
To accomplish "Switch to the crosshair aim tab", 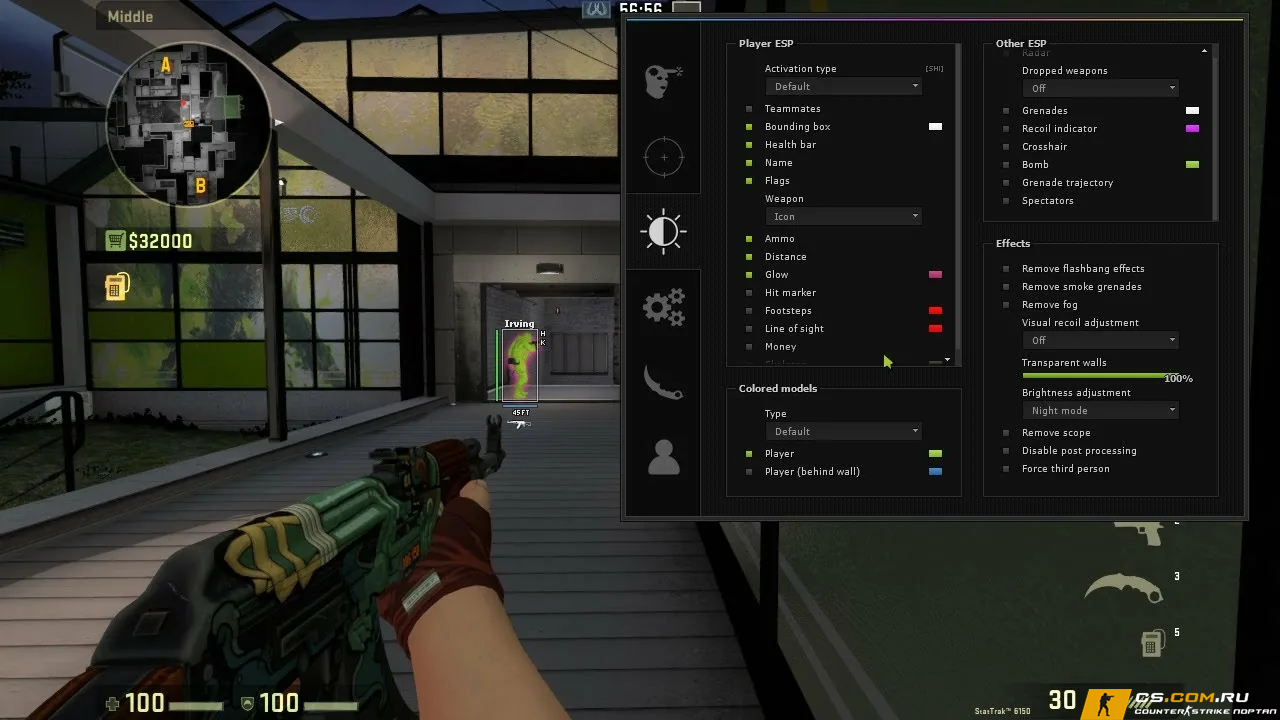I will [x=663, y=157].
